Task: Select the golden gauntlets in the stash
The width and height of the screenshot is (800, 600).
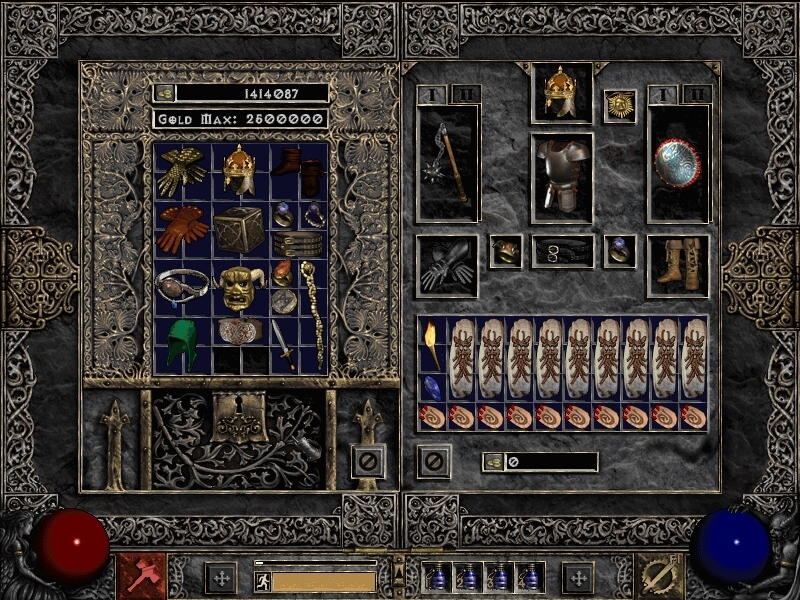Action: click(x=182, y=170)
